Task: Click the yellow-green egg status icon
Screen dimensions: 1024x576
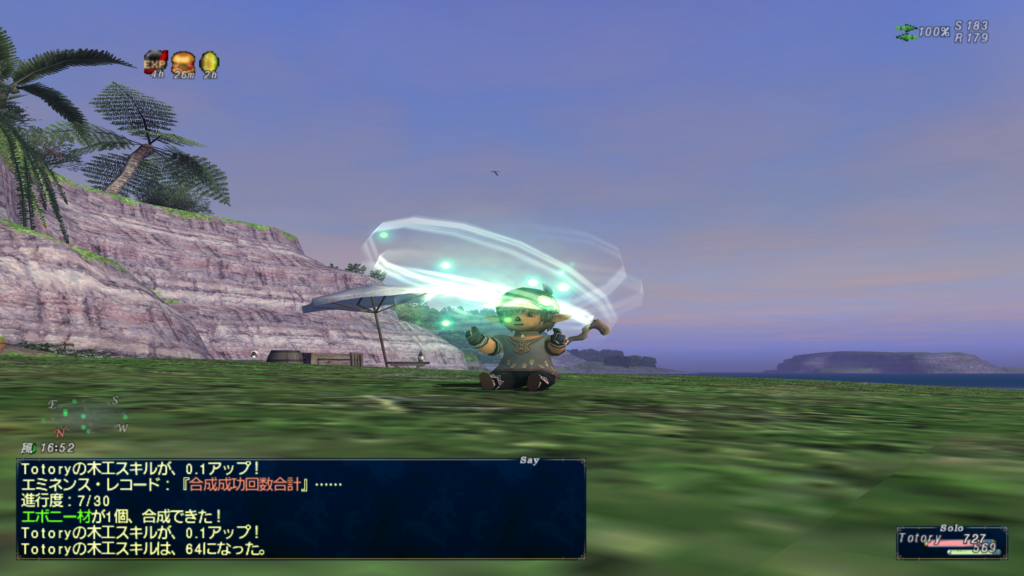Action: coord(209,62)
